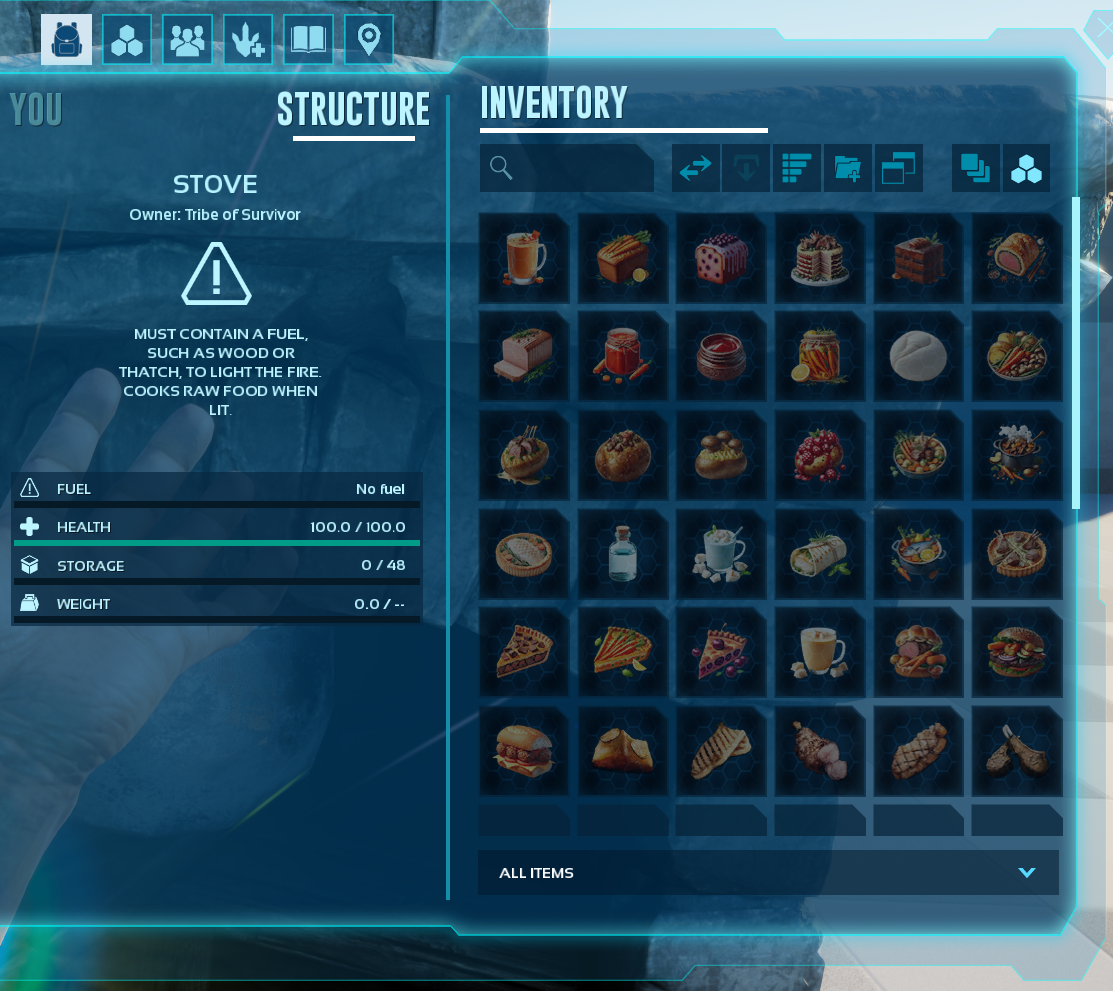Switch to the engrams hexagon tab
The width and height of the screenshot is (1113, 991).
click(127, 40)
